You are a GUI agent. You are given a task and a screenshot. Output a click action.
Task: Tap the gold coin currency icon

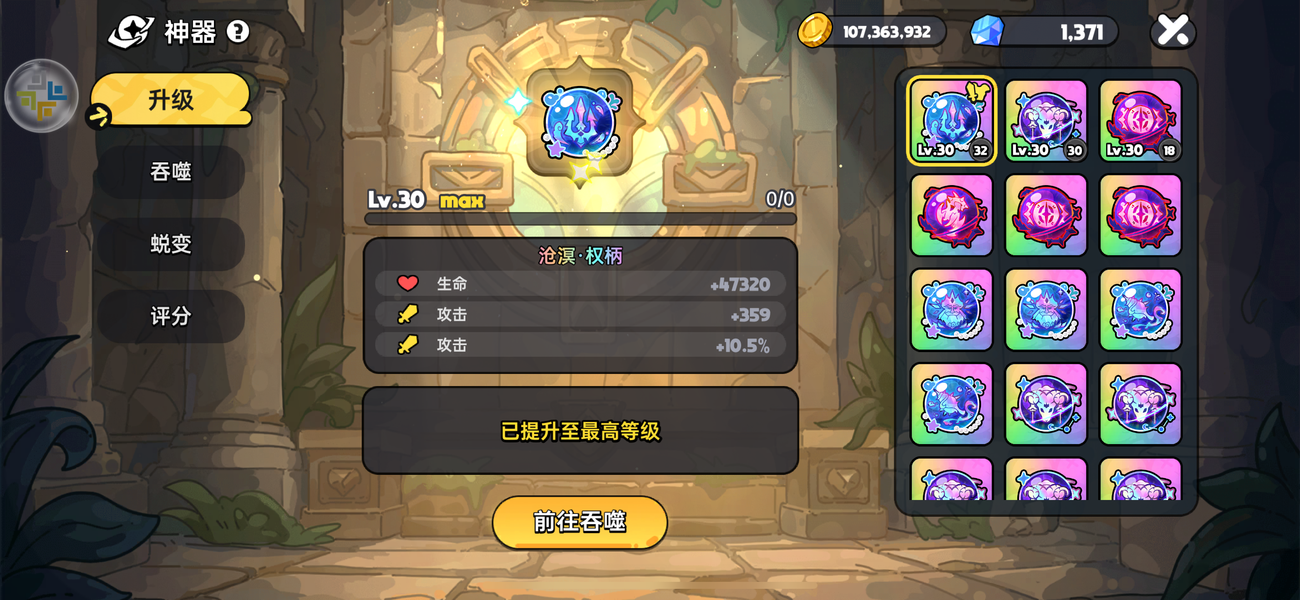click(x=815, y=31)
